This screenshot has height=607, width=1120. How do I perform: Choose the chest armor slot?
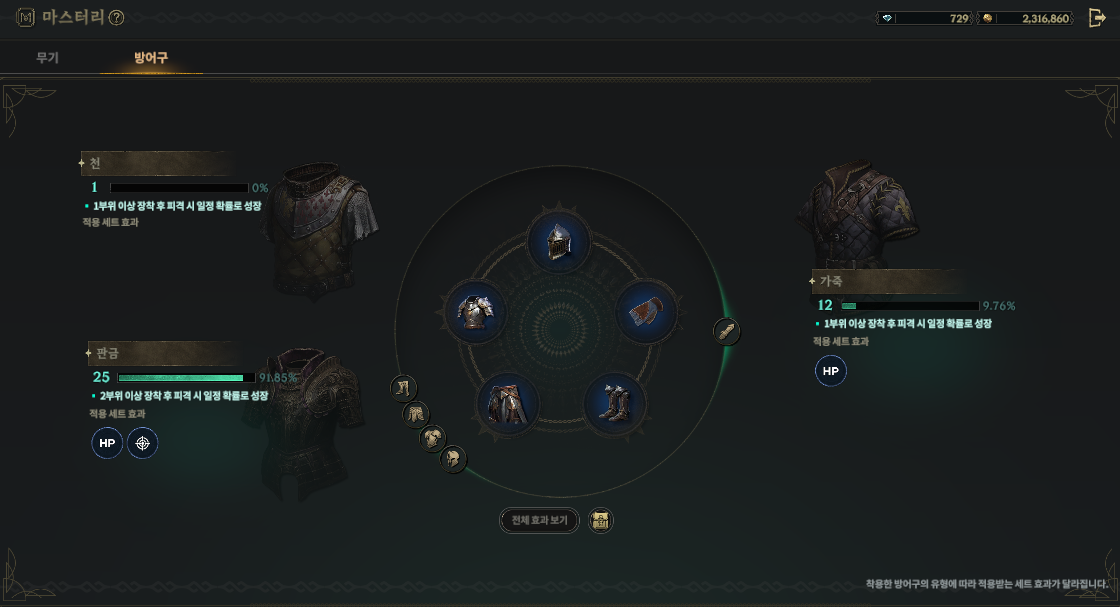click(x=476, y=311)
